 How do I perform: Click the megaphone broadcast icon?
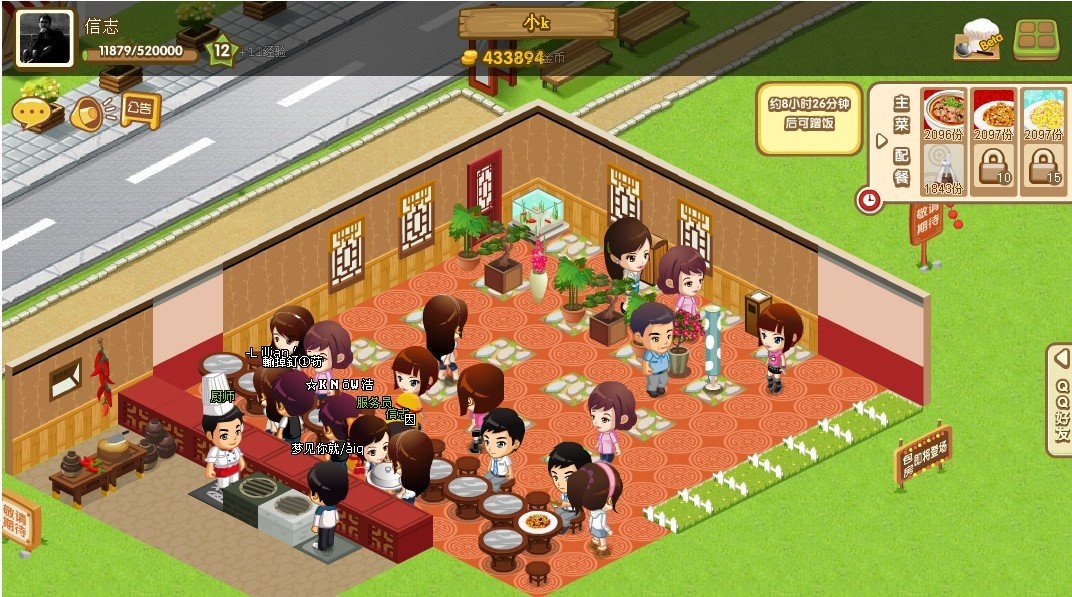(87, 113)
